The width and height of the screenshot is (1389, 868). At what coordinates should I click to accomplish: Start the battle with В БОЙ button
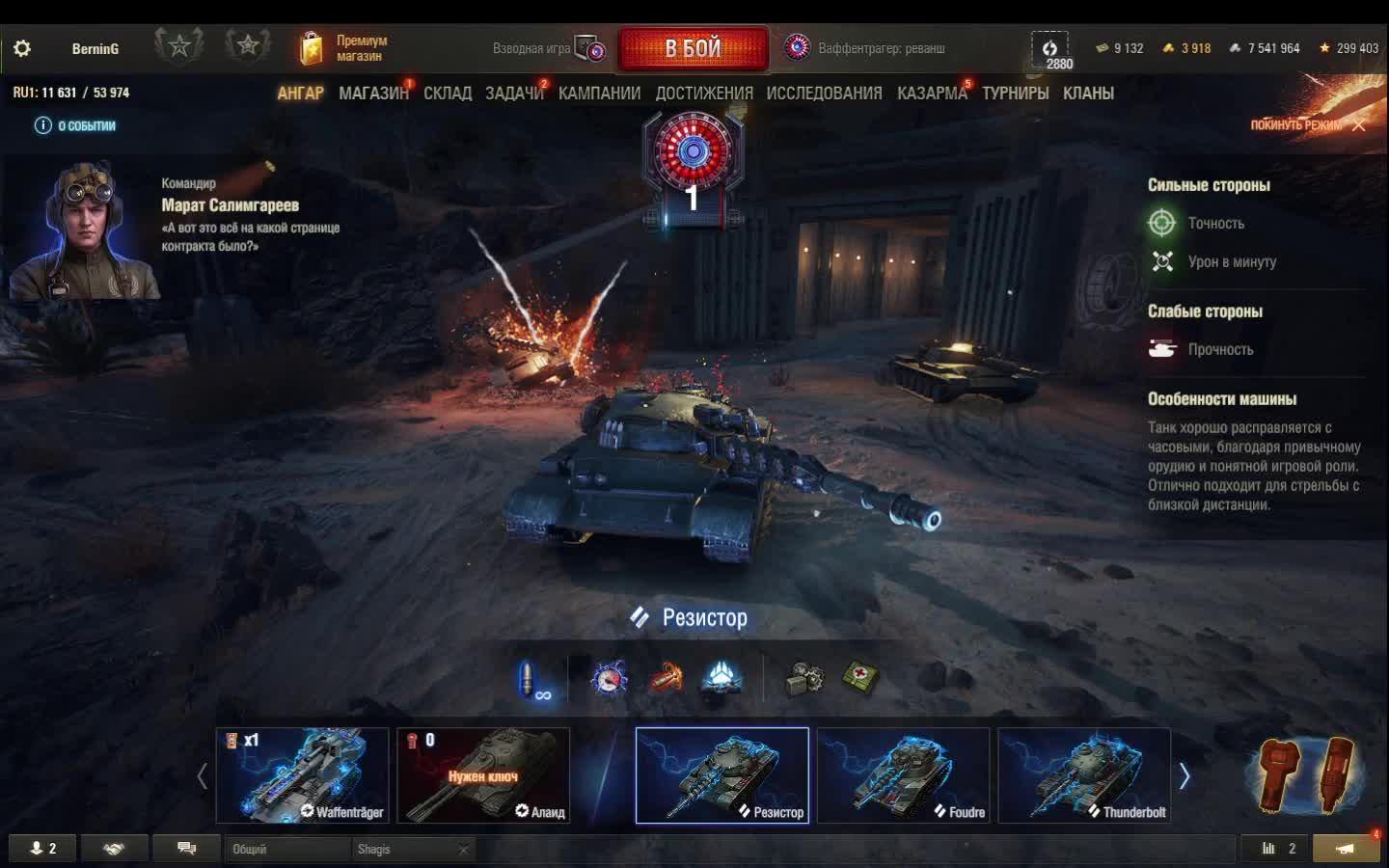pos(693,48)
